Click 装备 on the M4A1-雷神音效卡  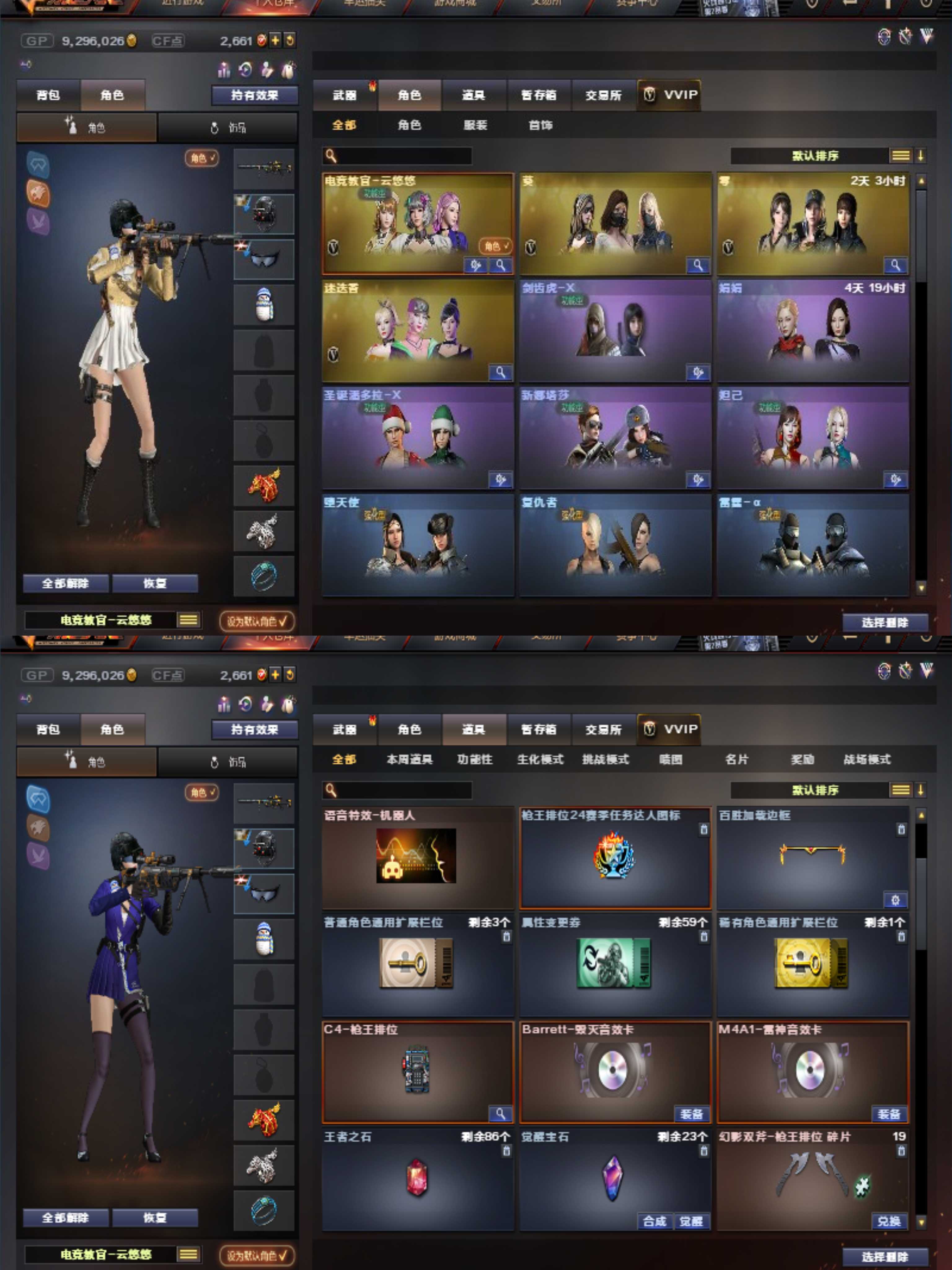[889, 1114]
